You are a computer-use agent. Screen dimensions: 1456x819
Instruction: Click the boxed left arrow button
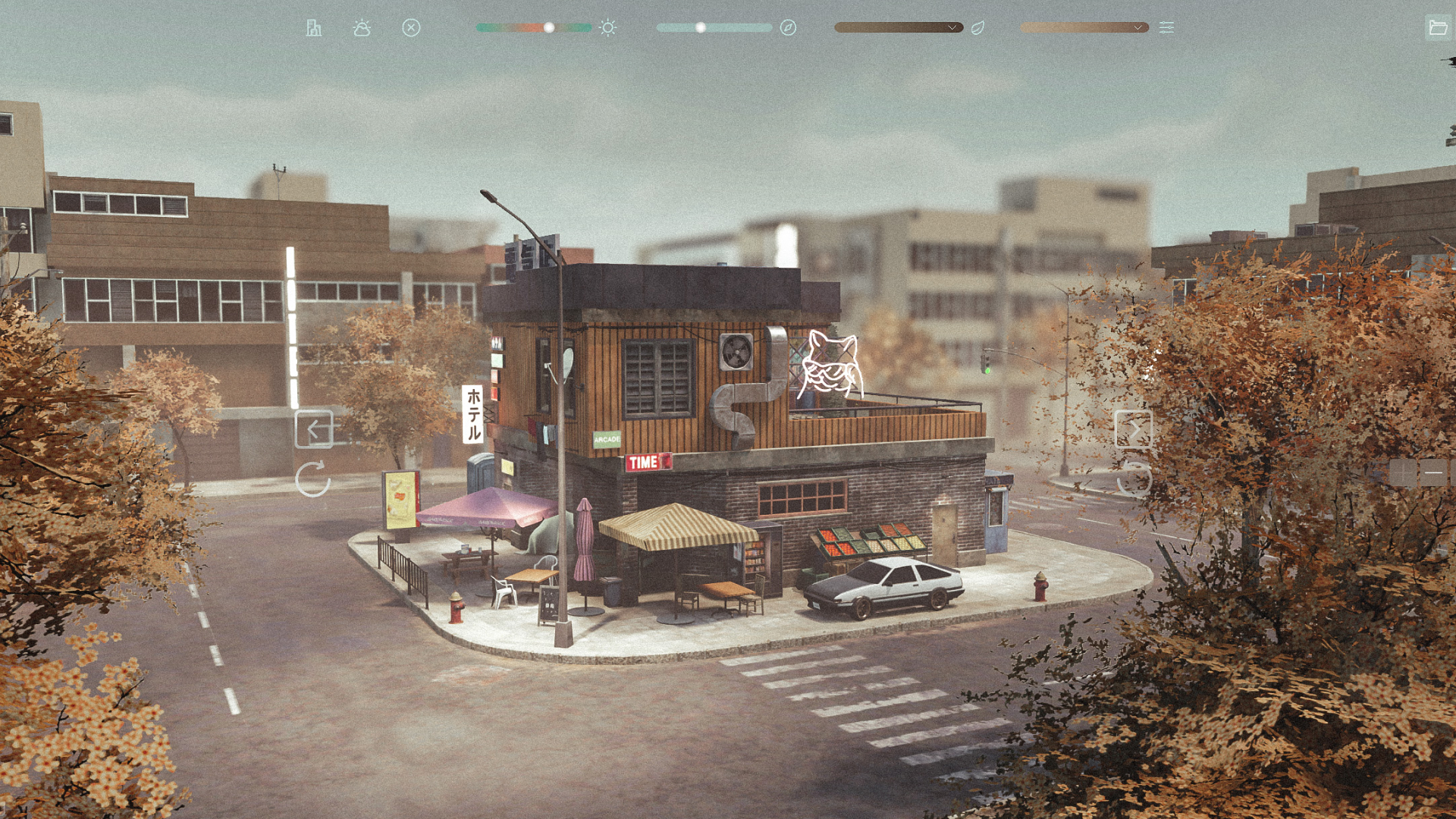(x=313, y=429)
